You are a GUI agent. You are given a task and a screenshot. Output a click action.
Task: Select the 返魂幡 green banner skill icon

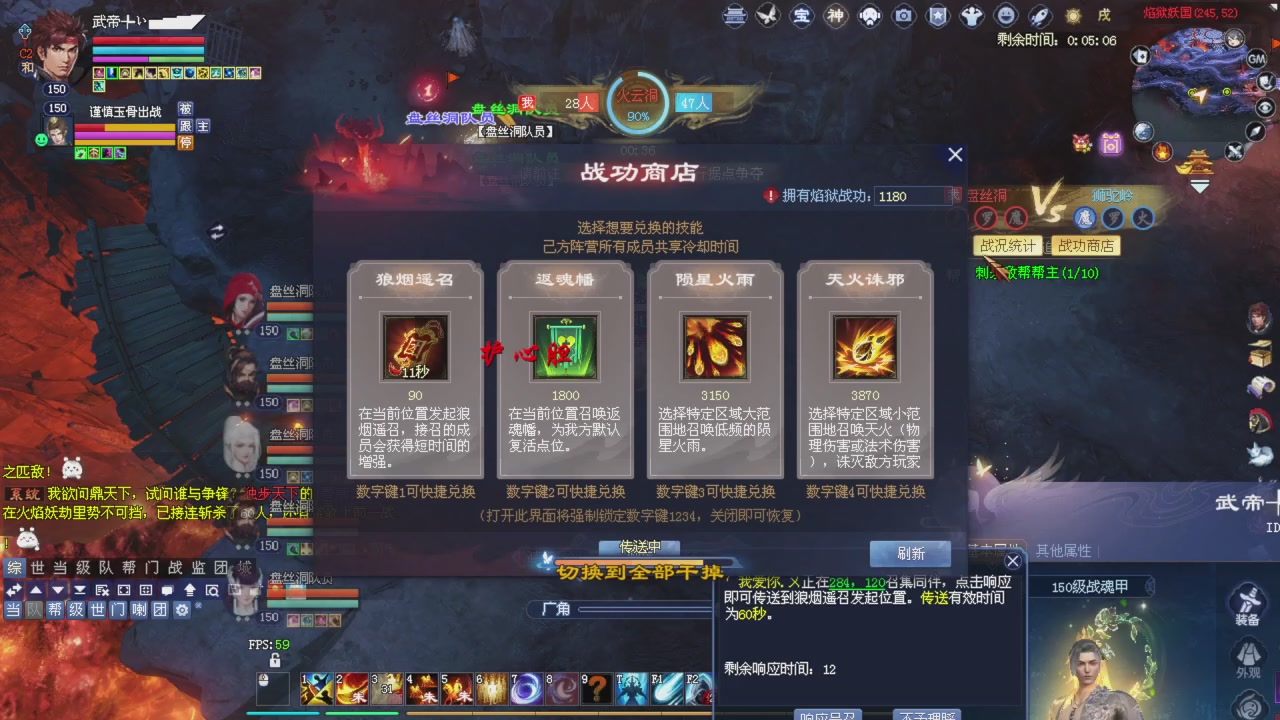(x=564, y=348)
